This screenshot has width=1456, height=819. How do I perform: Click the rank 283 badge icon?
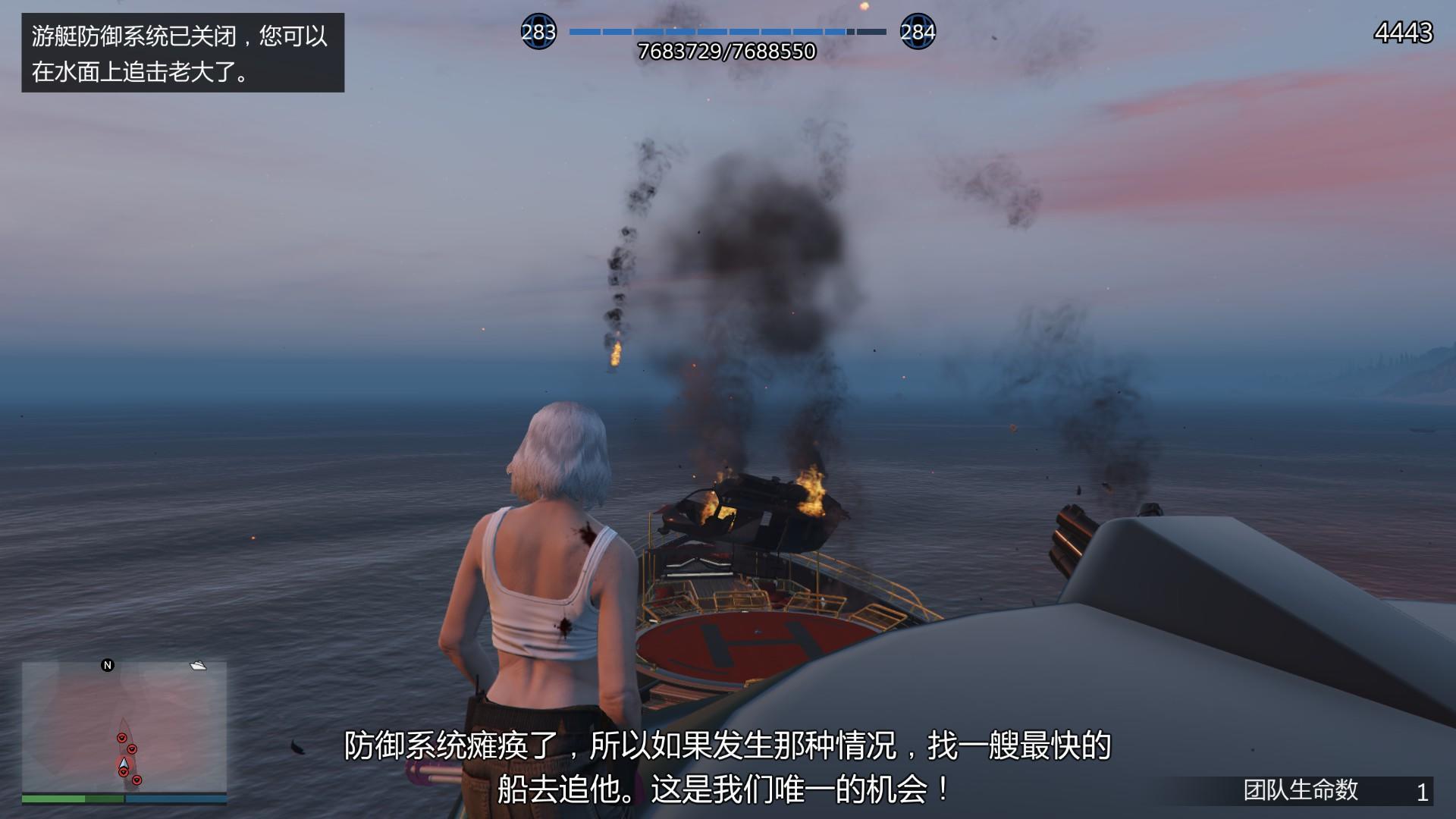[x=540, y=33]
